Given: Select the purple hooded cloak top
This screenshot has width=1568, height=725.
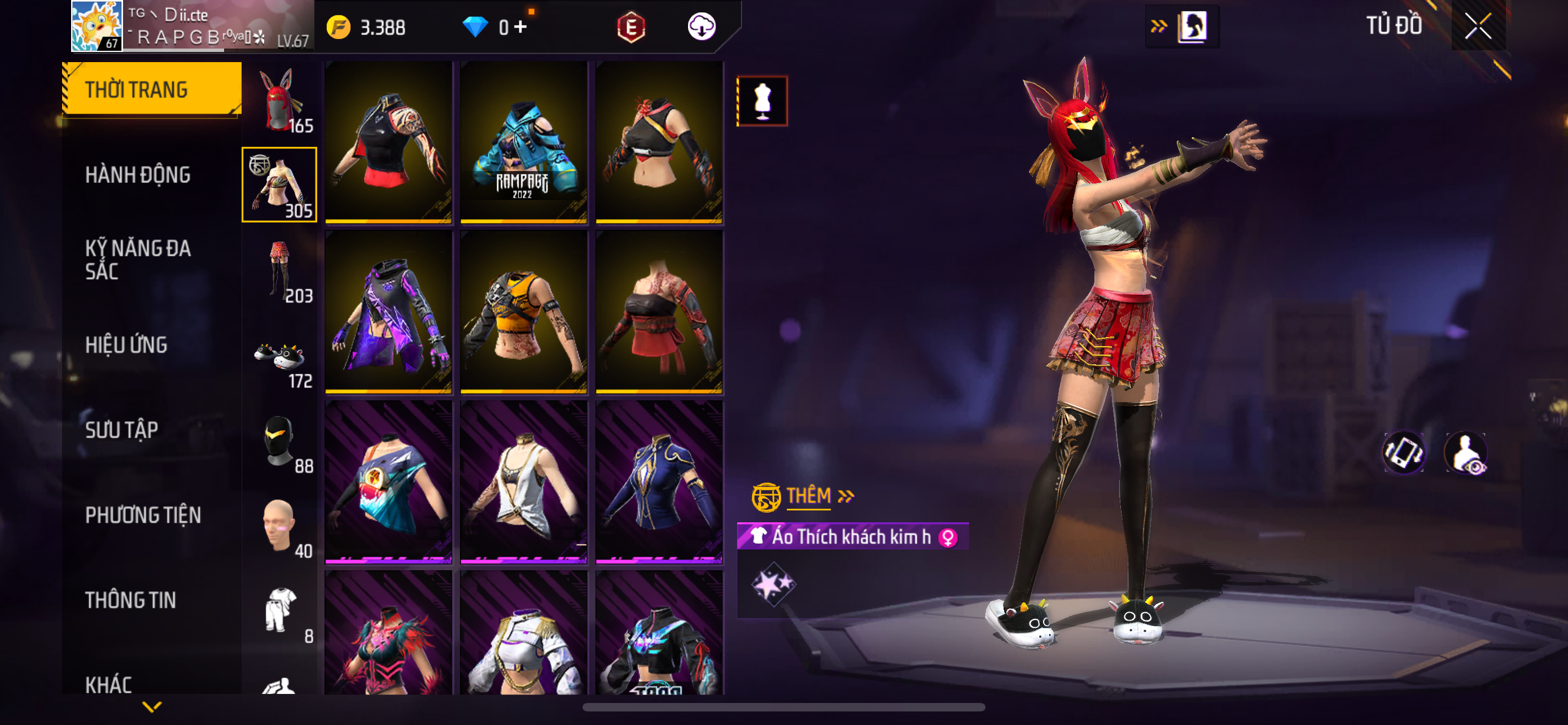Looking at the screenshot, I should (388, 312).
